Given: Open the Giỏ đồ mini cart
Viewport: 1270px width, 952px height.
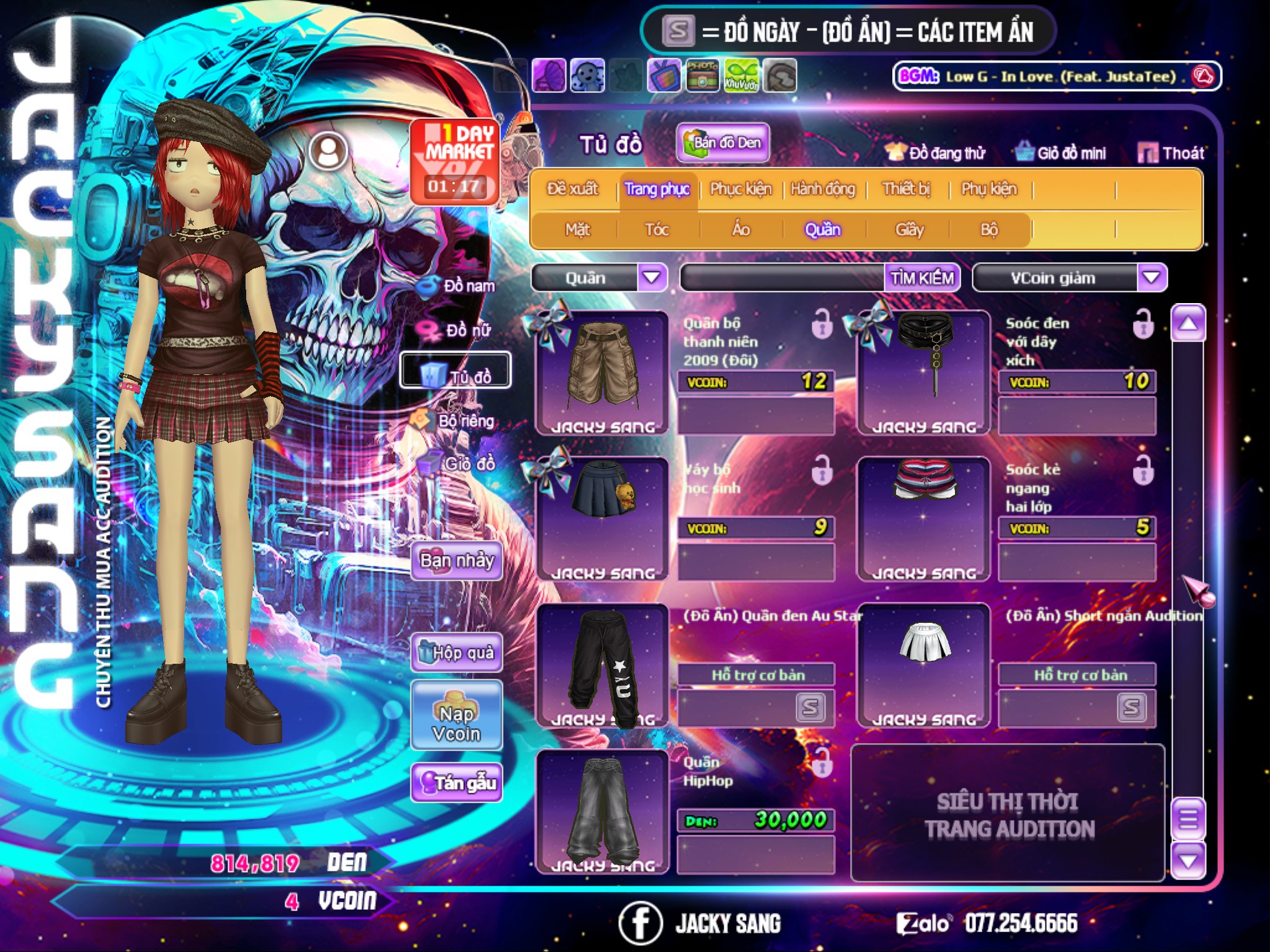Looking at the screenshot, I should pos(1061,152).
